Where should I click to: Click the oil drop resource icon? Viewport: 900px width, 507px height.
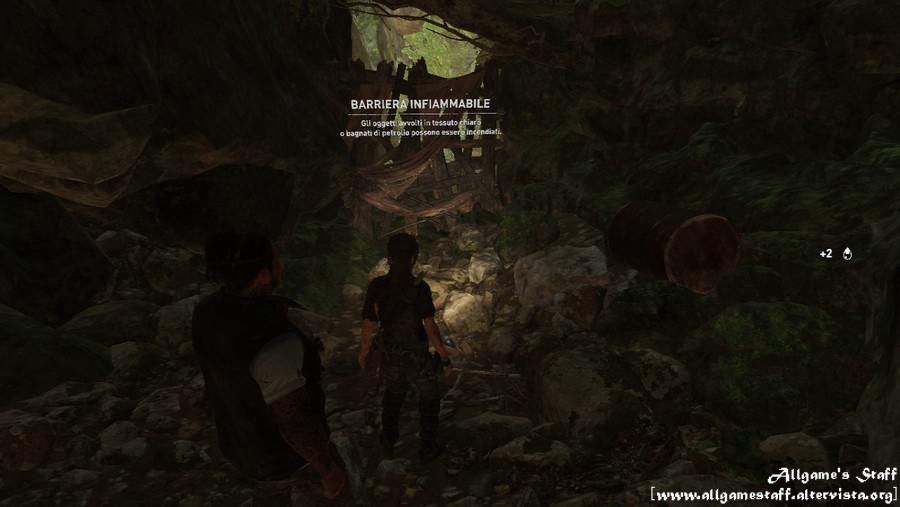pyautogui.click(x=848, y=254)
